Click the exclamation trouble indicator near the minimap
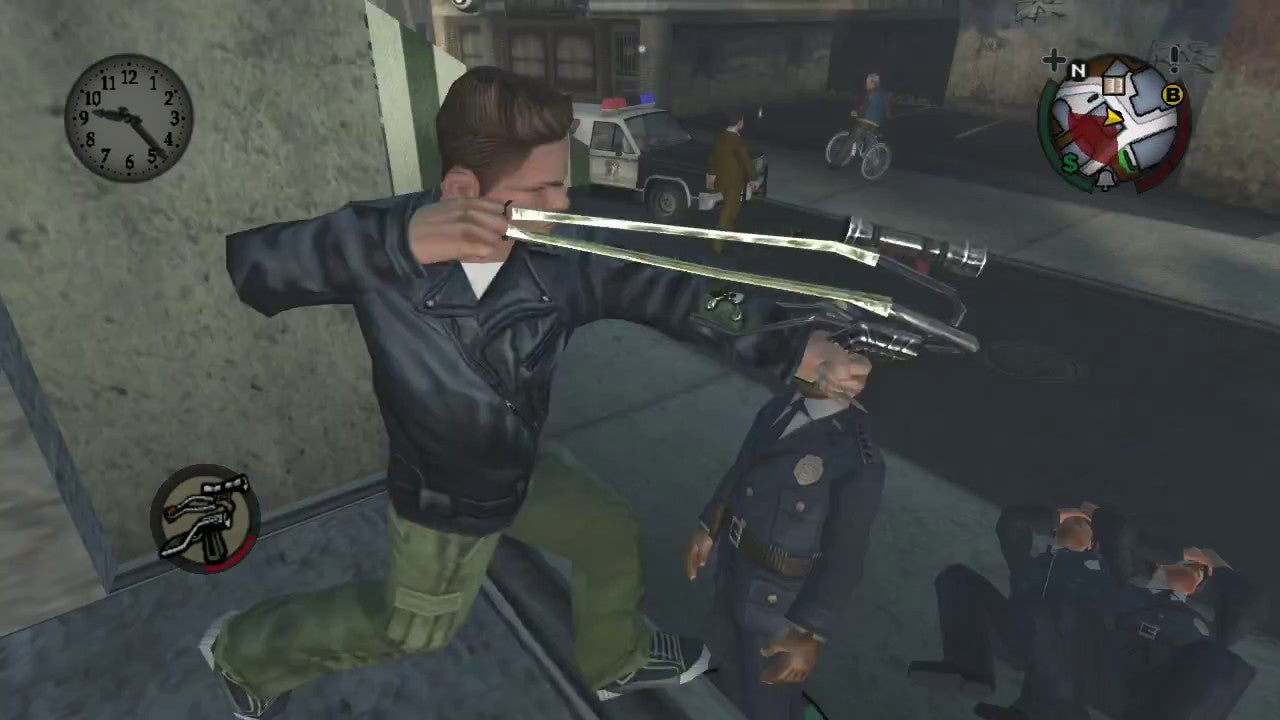 [x=1172, y=59]
